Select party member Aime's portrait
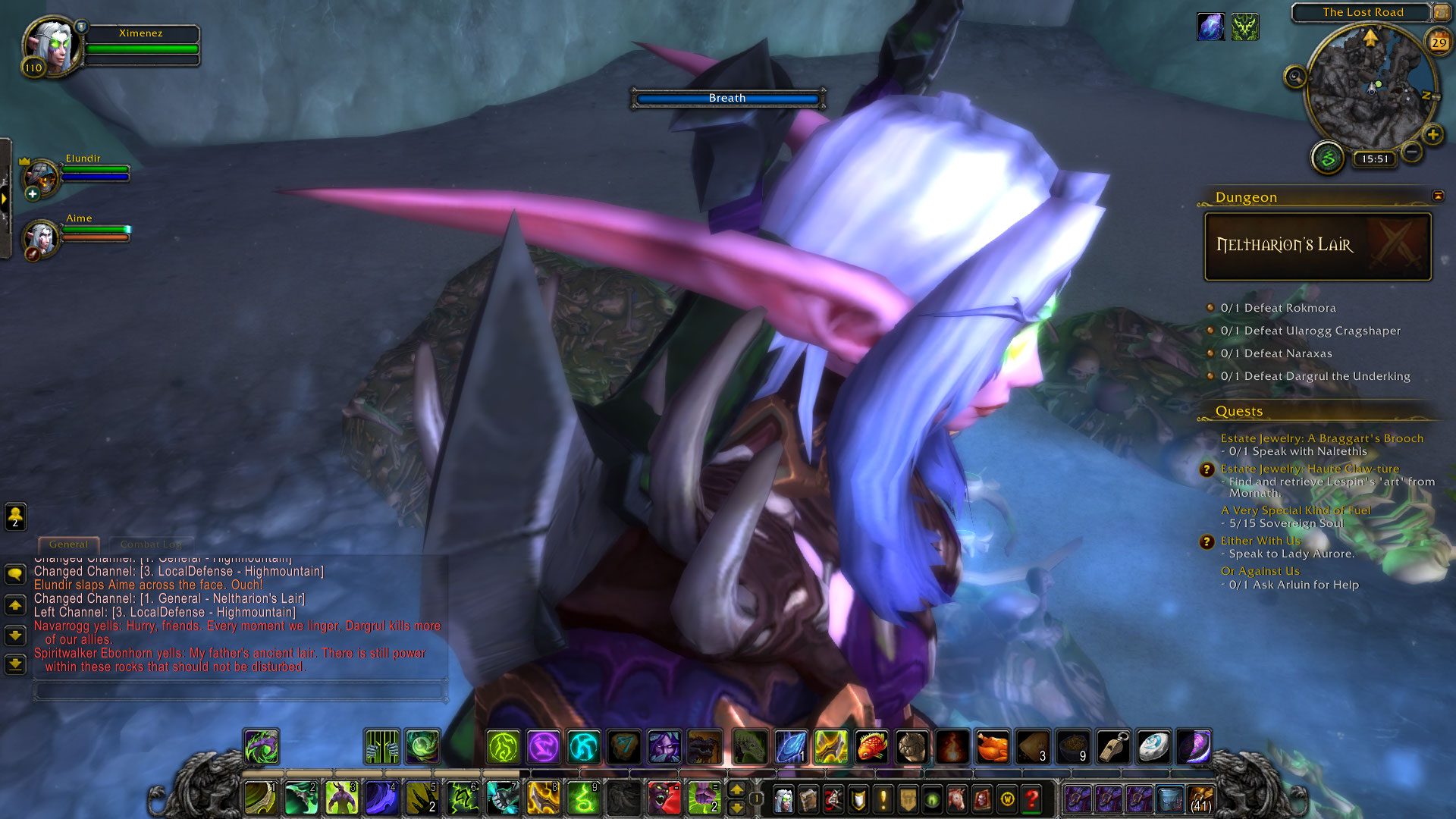 coord(41,239)
